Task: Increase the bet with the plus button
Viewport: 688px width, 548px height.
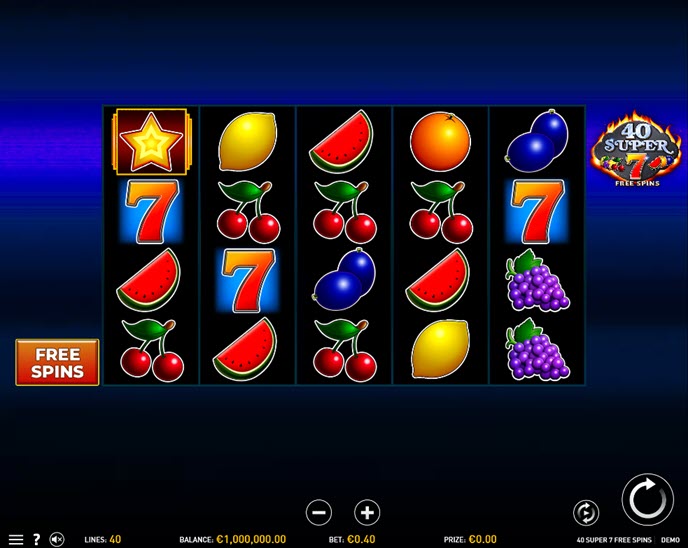Action: click(x=367, y=513)
